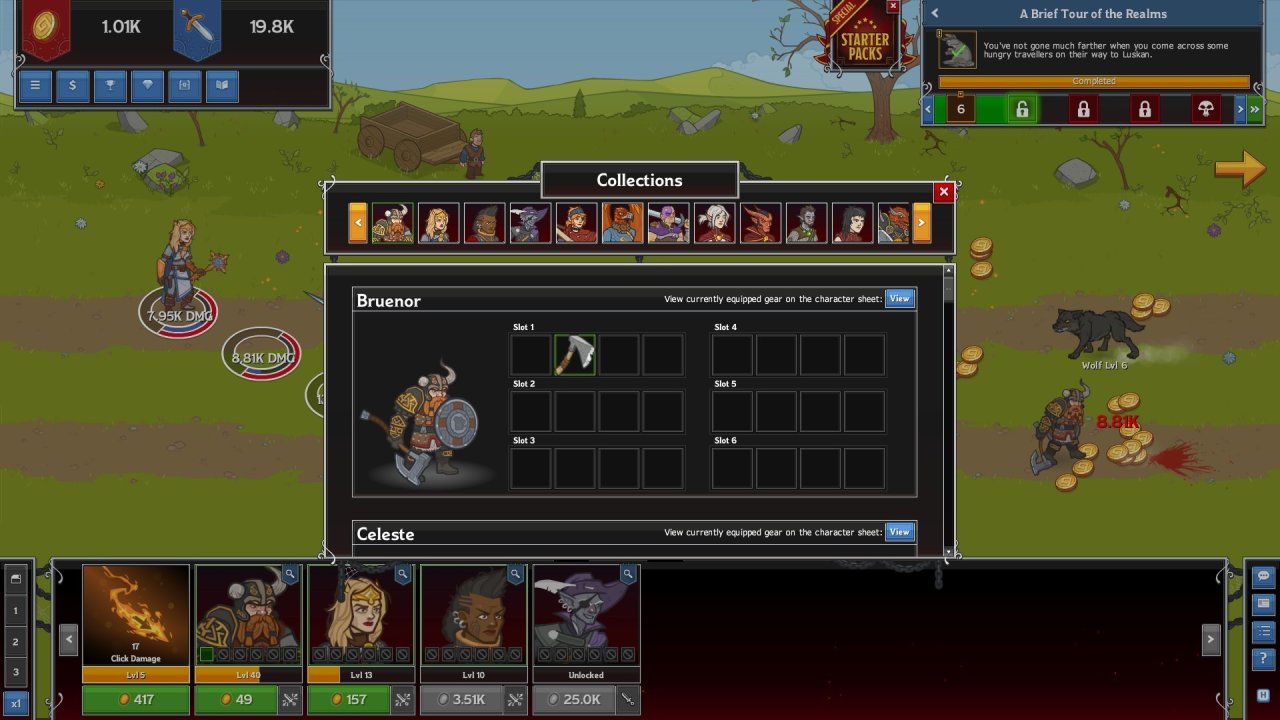Image resolution: width=1280 pixels, height=720 pixels.
Task: Open the Special Starter Packs offer
Action: 864,40
